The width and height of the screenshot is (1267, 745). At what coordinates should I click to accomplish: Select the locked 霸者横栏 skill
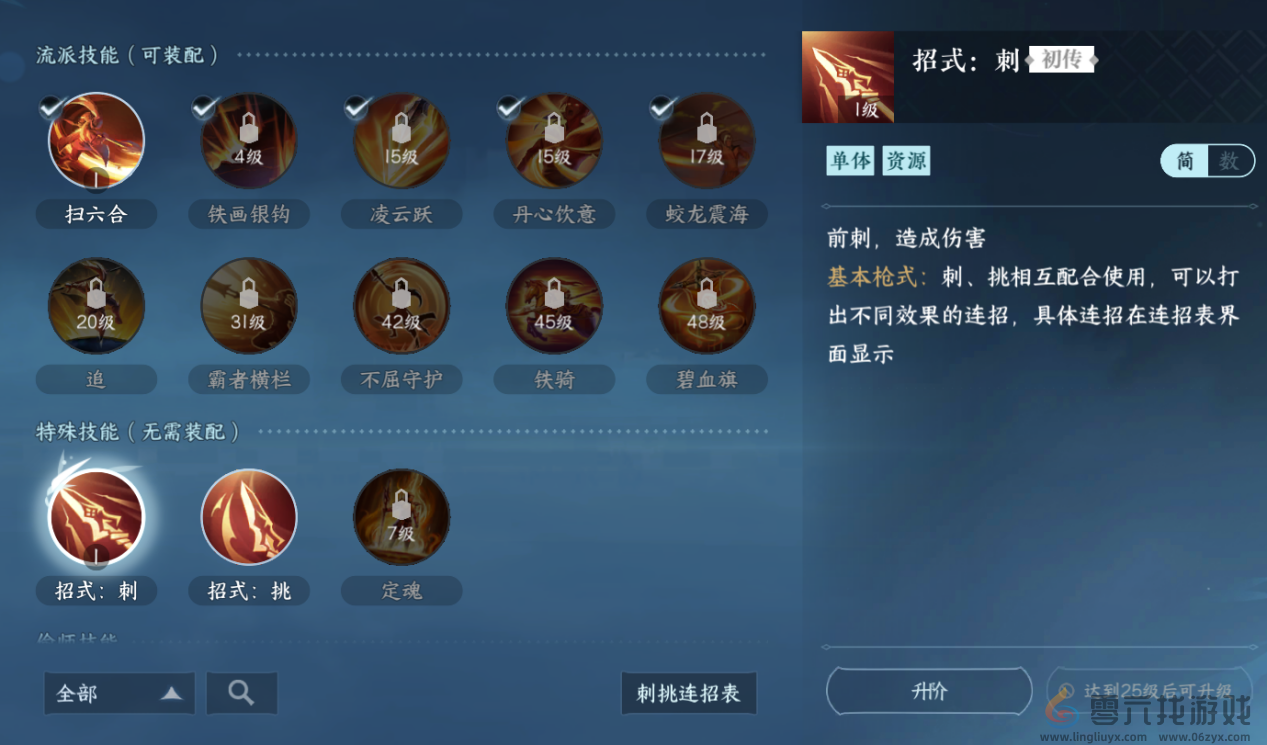click(249, 306)
